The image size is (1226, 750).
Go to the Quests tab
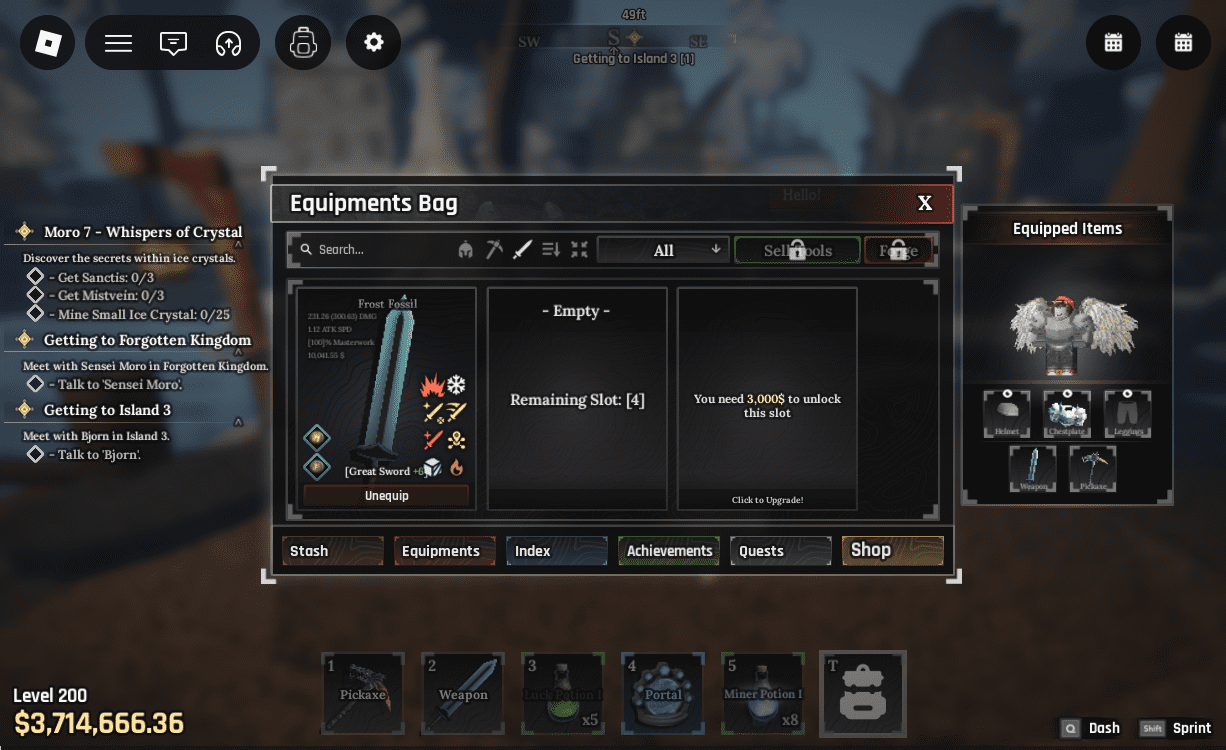click(x=781, y=551)
